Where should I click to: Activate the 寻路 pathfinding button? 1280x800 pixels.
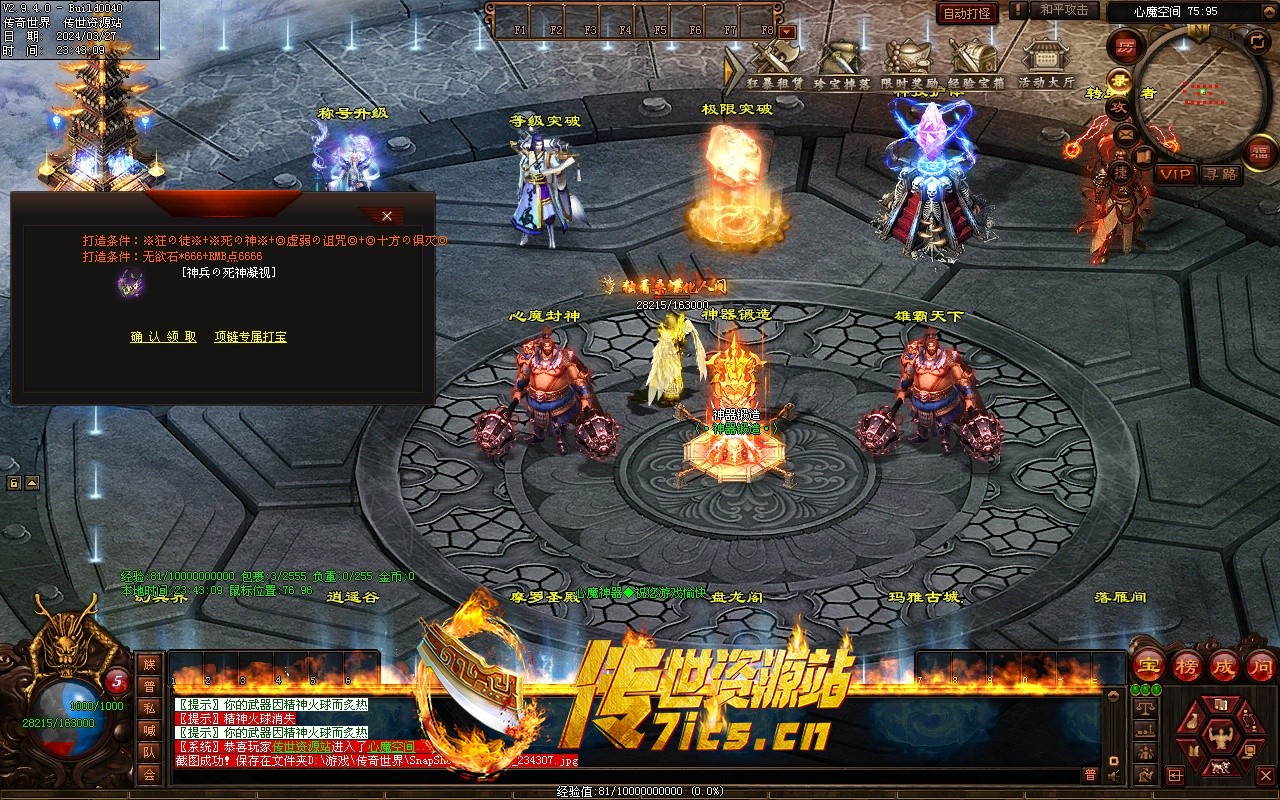click(1220, 174)
